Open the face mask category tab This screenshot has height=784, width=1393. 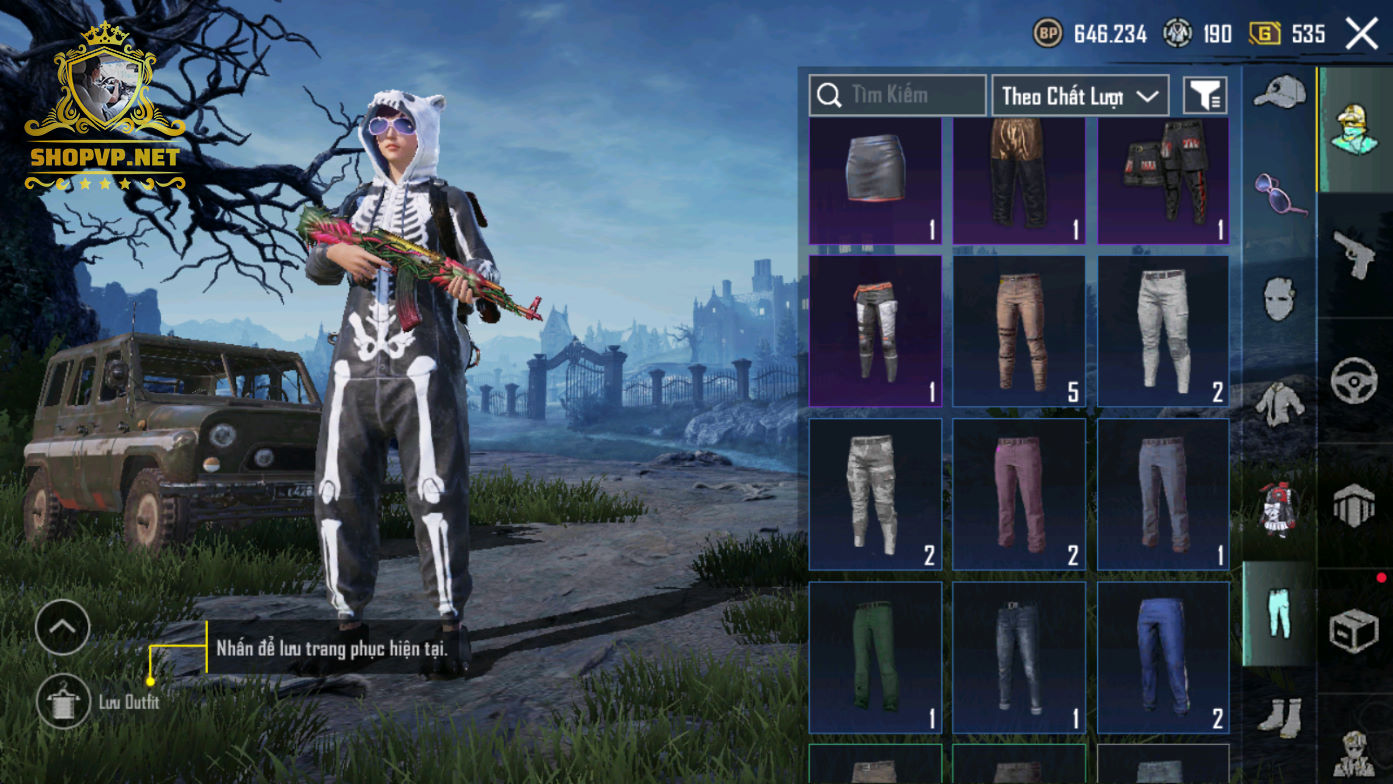tap(1279, 298)
